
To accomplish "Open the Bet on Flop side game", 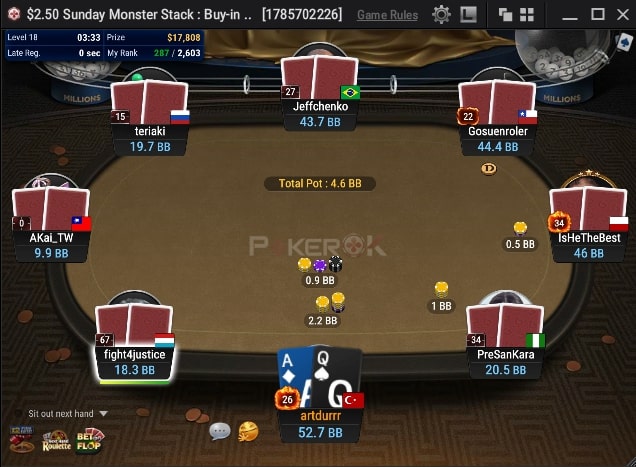I will (90, 439).
